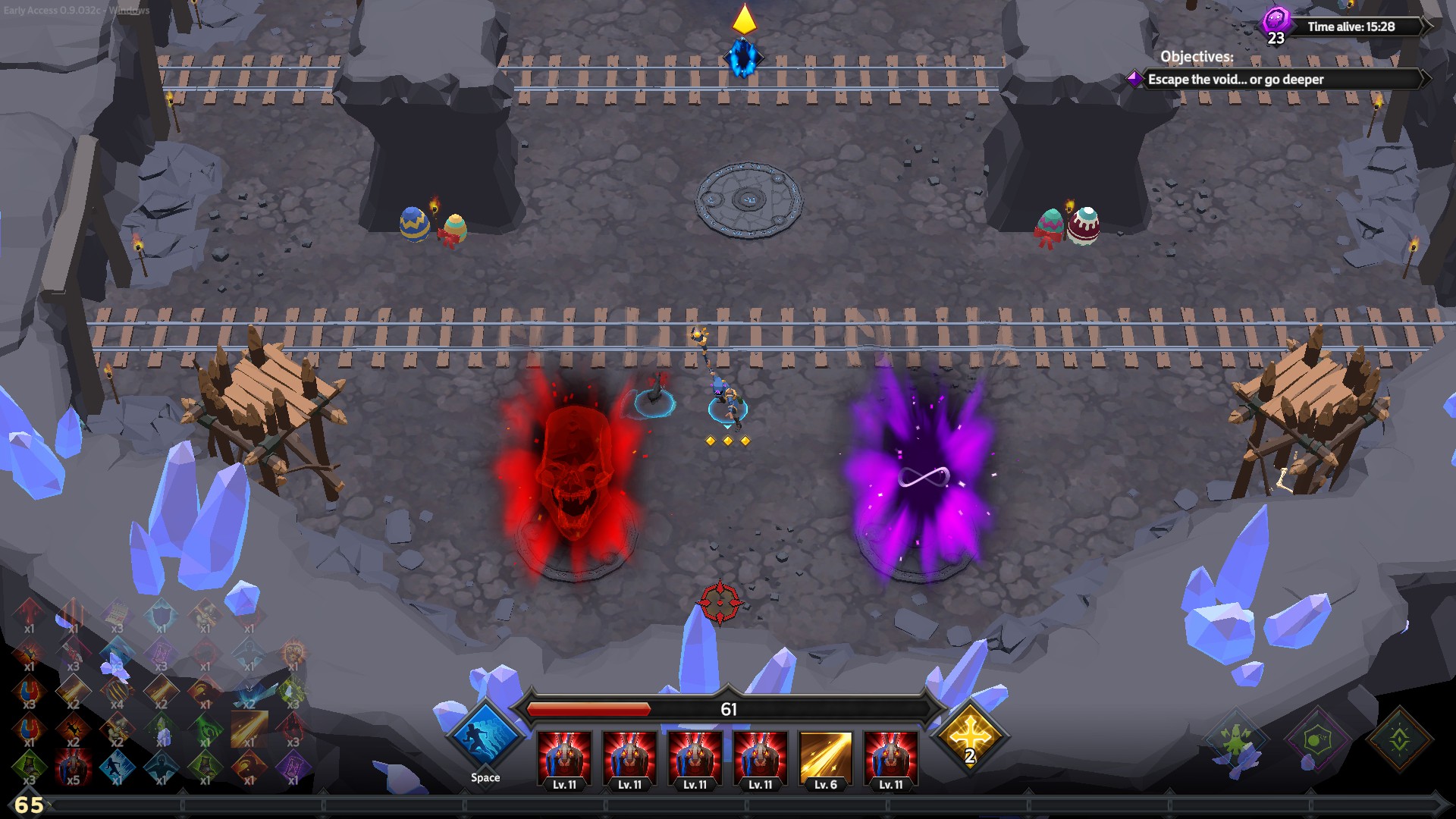The image size is (1456, 819).
Task: Choose the green bomb skill icon
Action: (x=1317, y=739)
